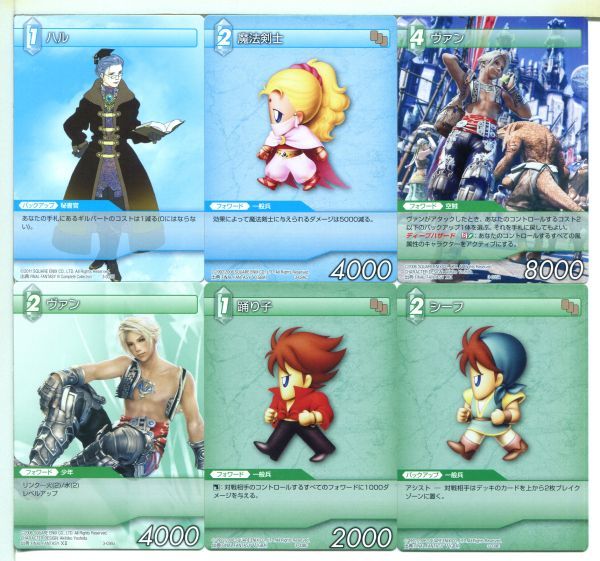Select the ハル card with the book-reading scholar

point(104,145)
